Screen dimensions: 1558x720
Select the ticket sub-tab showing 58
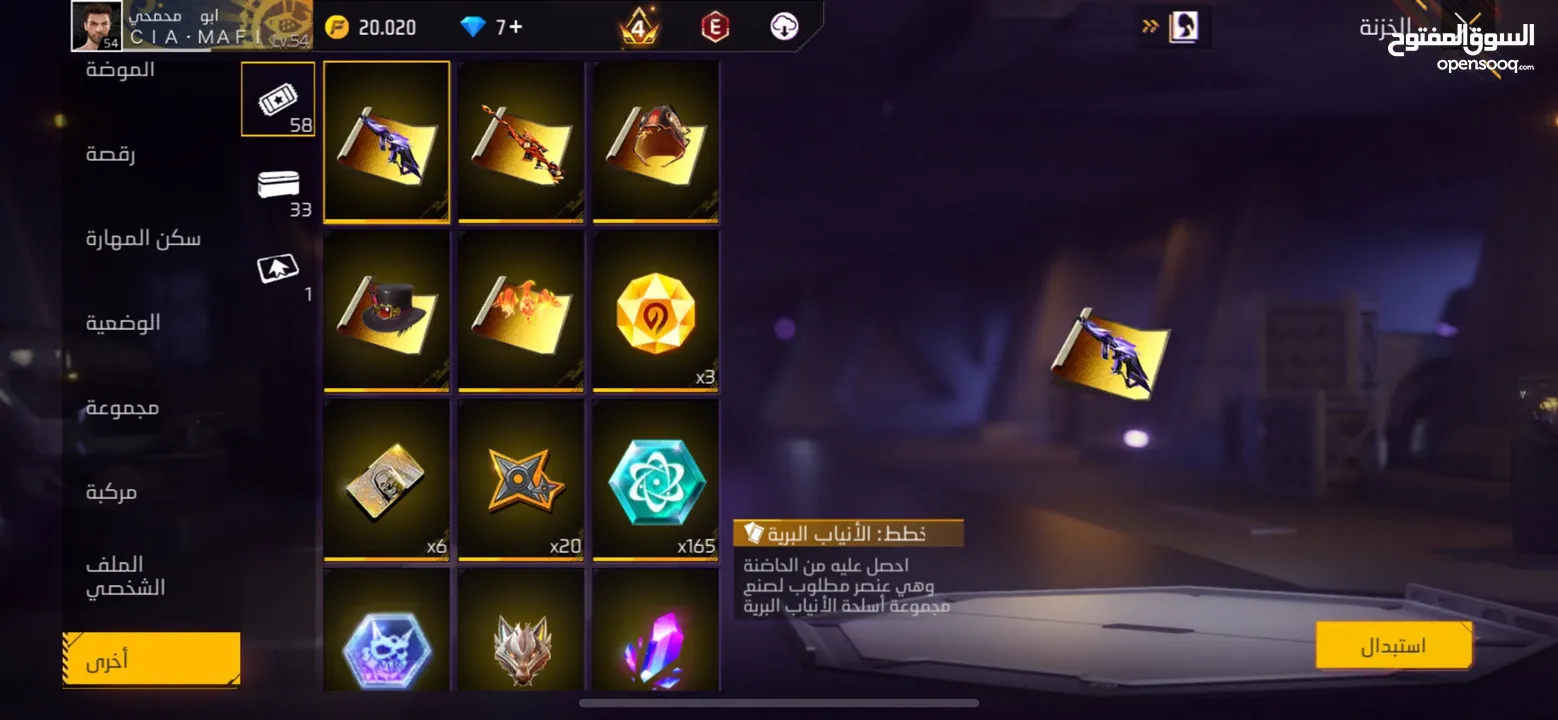(x=278, y=99)
